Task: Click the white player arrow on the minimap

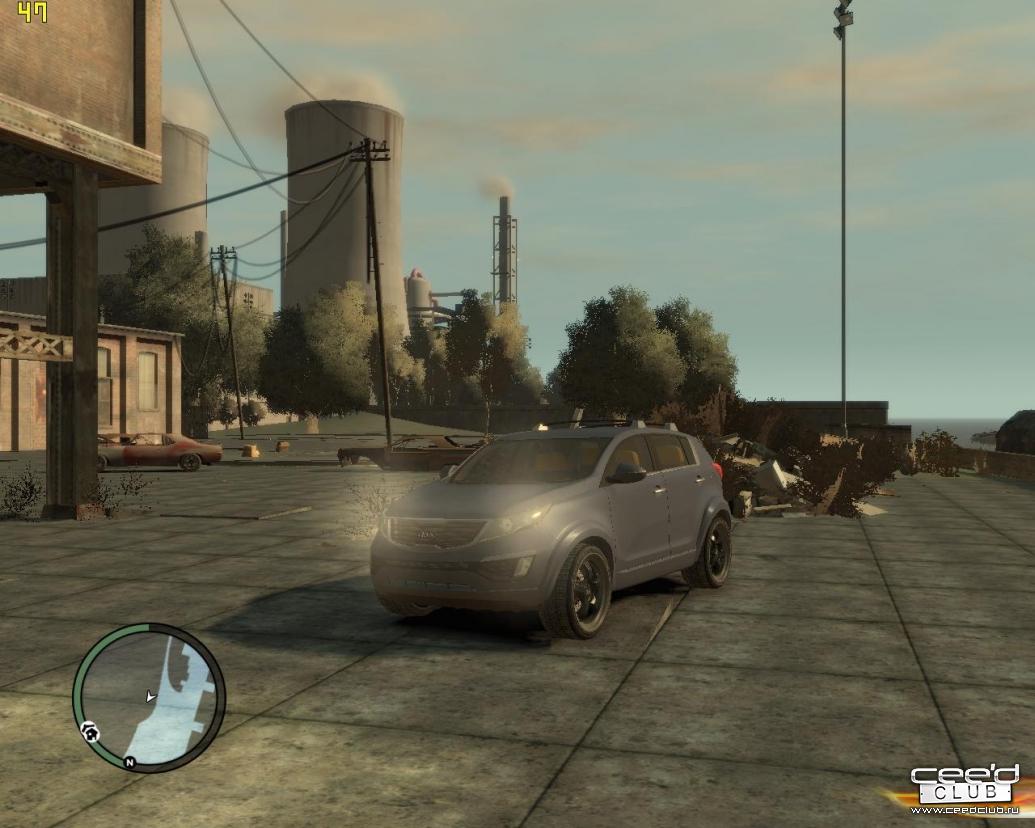Action: pos(150,695)
